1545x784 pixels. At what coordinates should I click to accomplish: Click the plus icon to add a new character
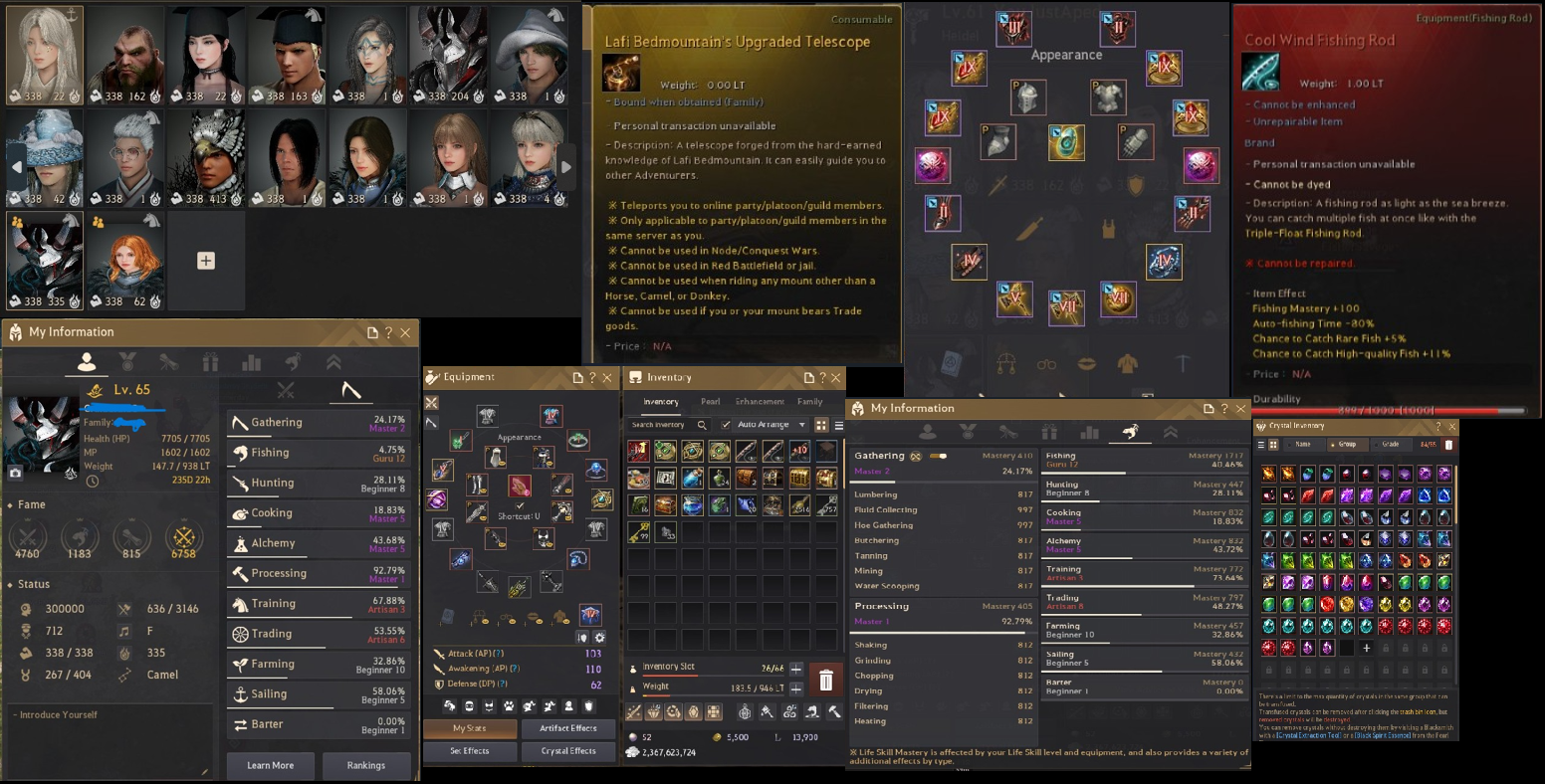pyautogui.click(x=205, y=260)
